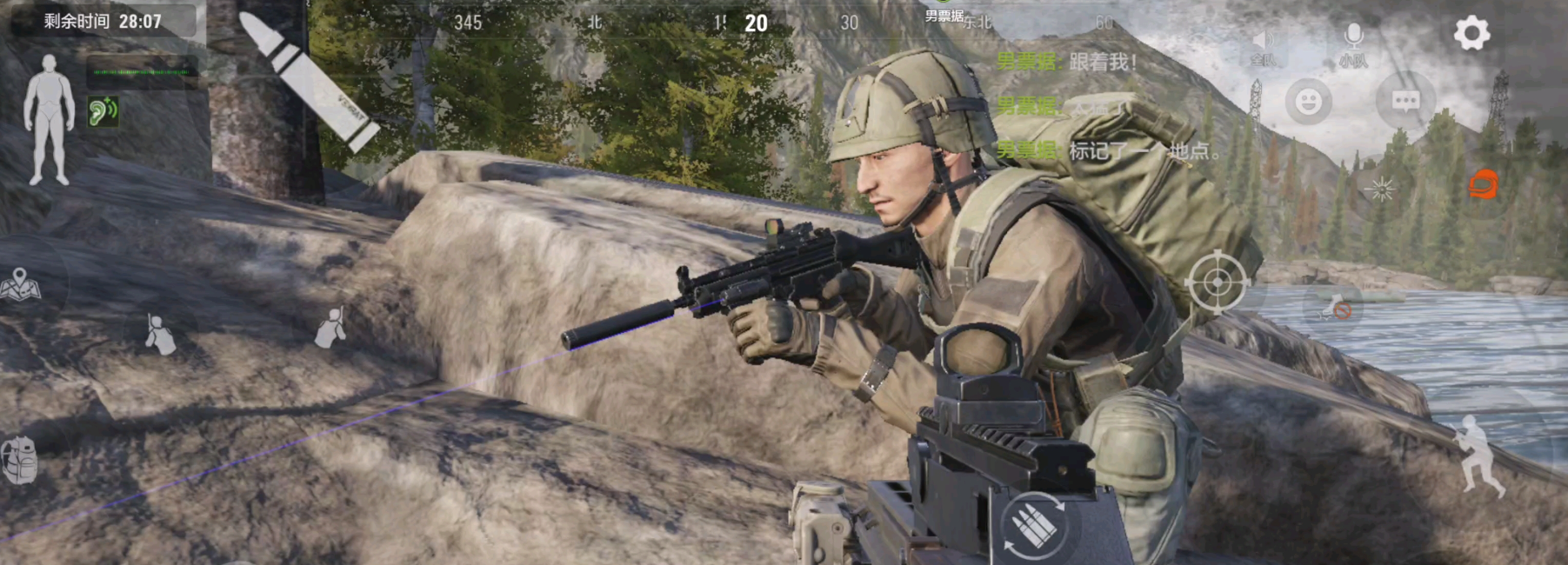Screen dimensions: 1568x565
Task: Tap the starburst flash icon
Action: pyautogui.click(x=1381, y=188)
